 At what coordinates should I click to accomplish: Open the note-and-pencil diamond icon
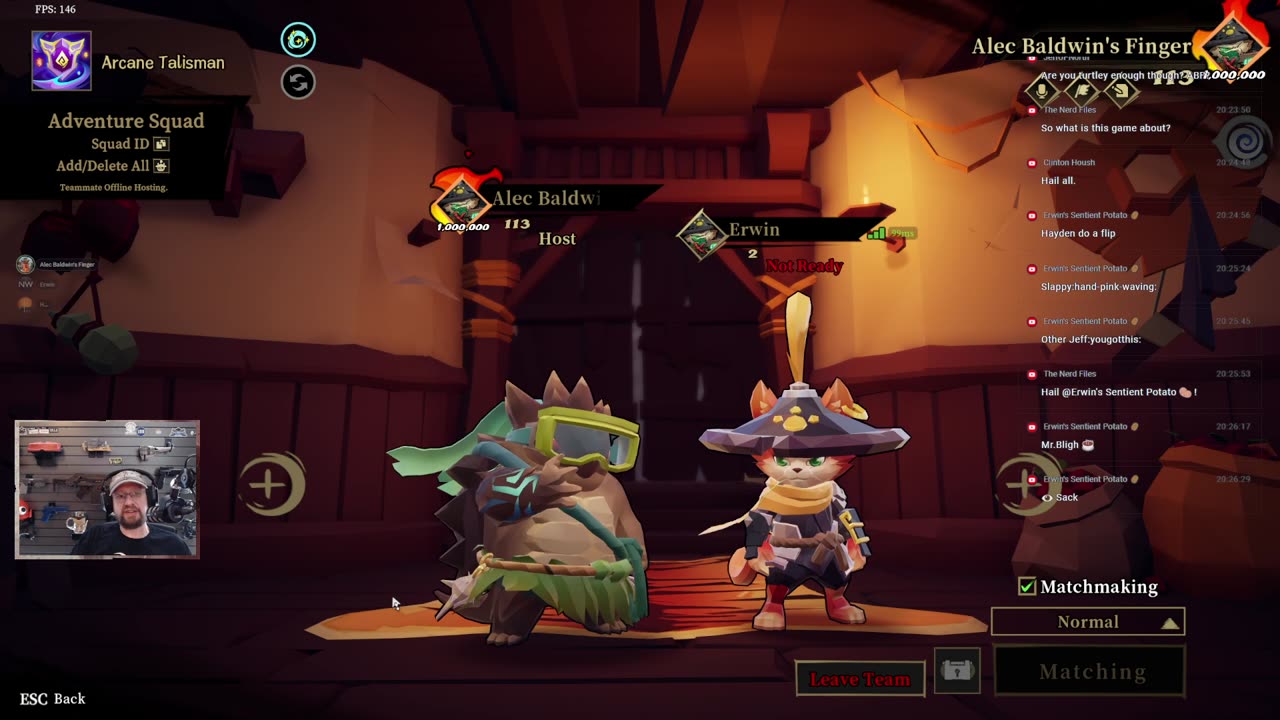1121,92
